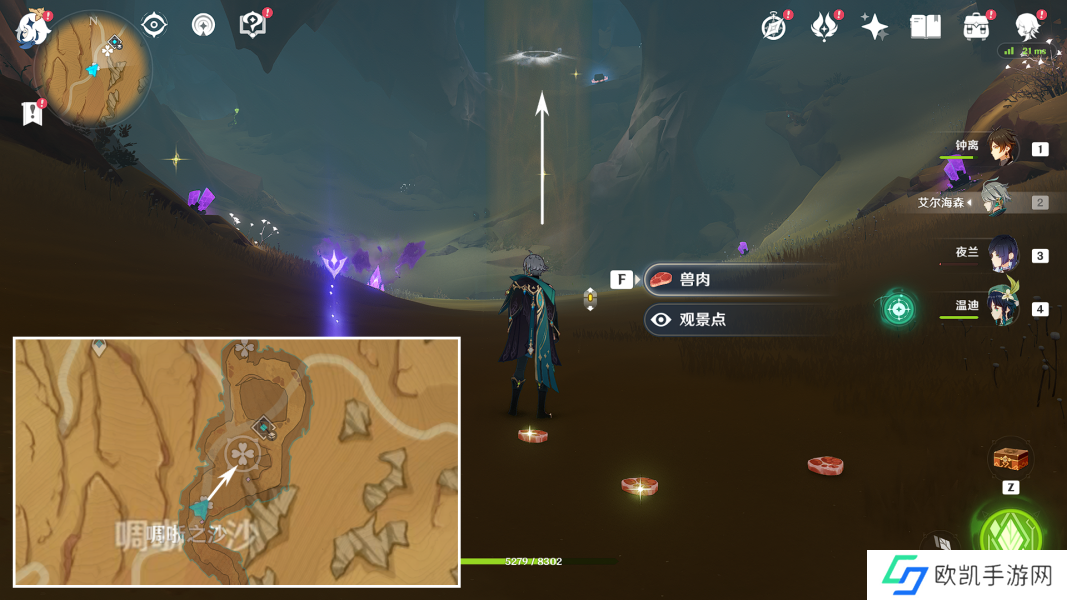Screen dimensions: 1067x600
Task: Switch to party member 钟离
Action: 1001,149
